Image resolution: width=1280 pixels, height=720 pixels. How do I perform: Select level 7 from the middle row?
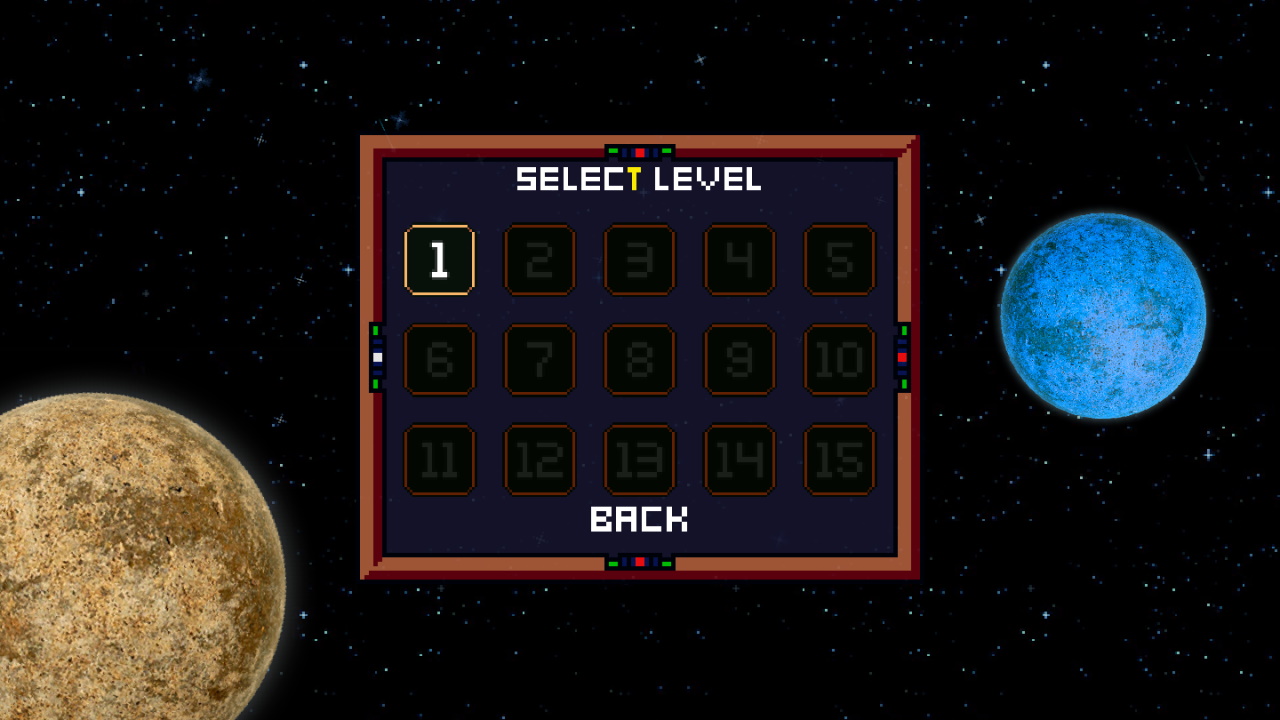click(539, 361)
